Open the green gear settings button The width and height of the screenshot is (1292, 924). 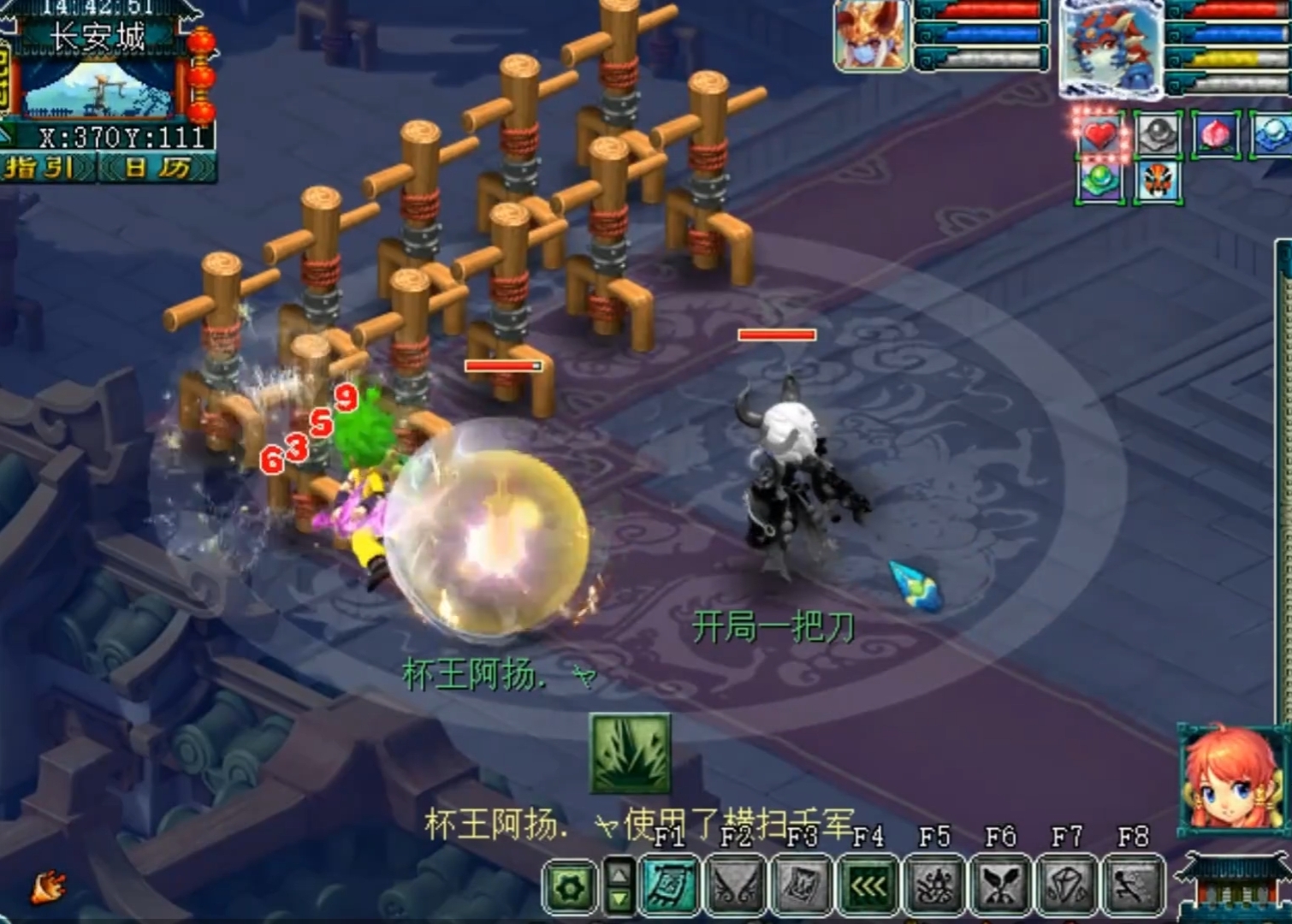[570, 888]
